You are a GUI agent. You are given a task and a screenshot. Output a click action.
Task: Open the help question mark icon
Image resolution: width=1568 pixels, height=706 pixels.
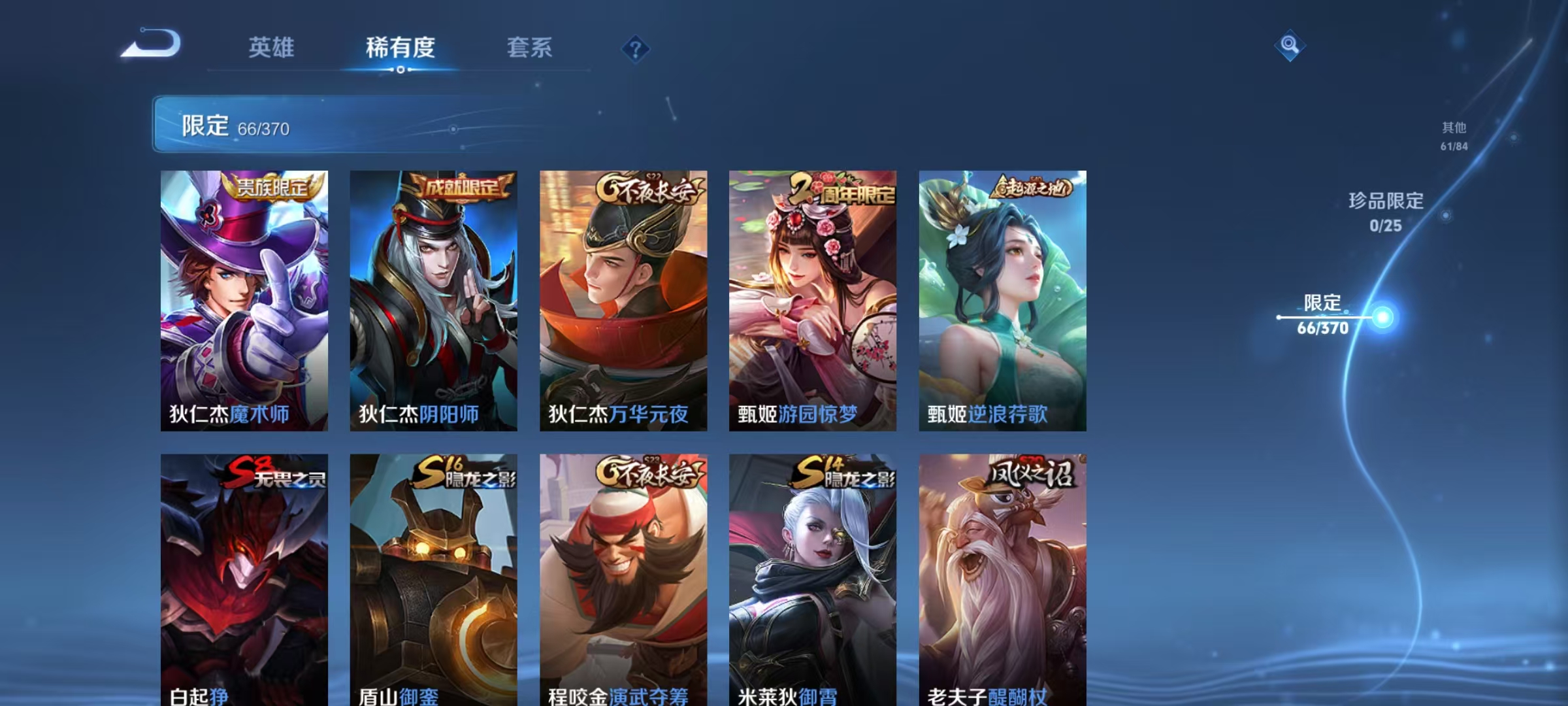[x=636, y=49]
